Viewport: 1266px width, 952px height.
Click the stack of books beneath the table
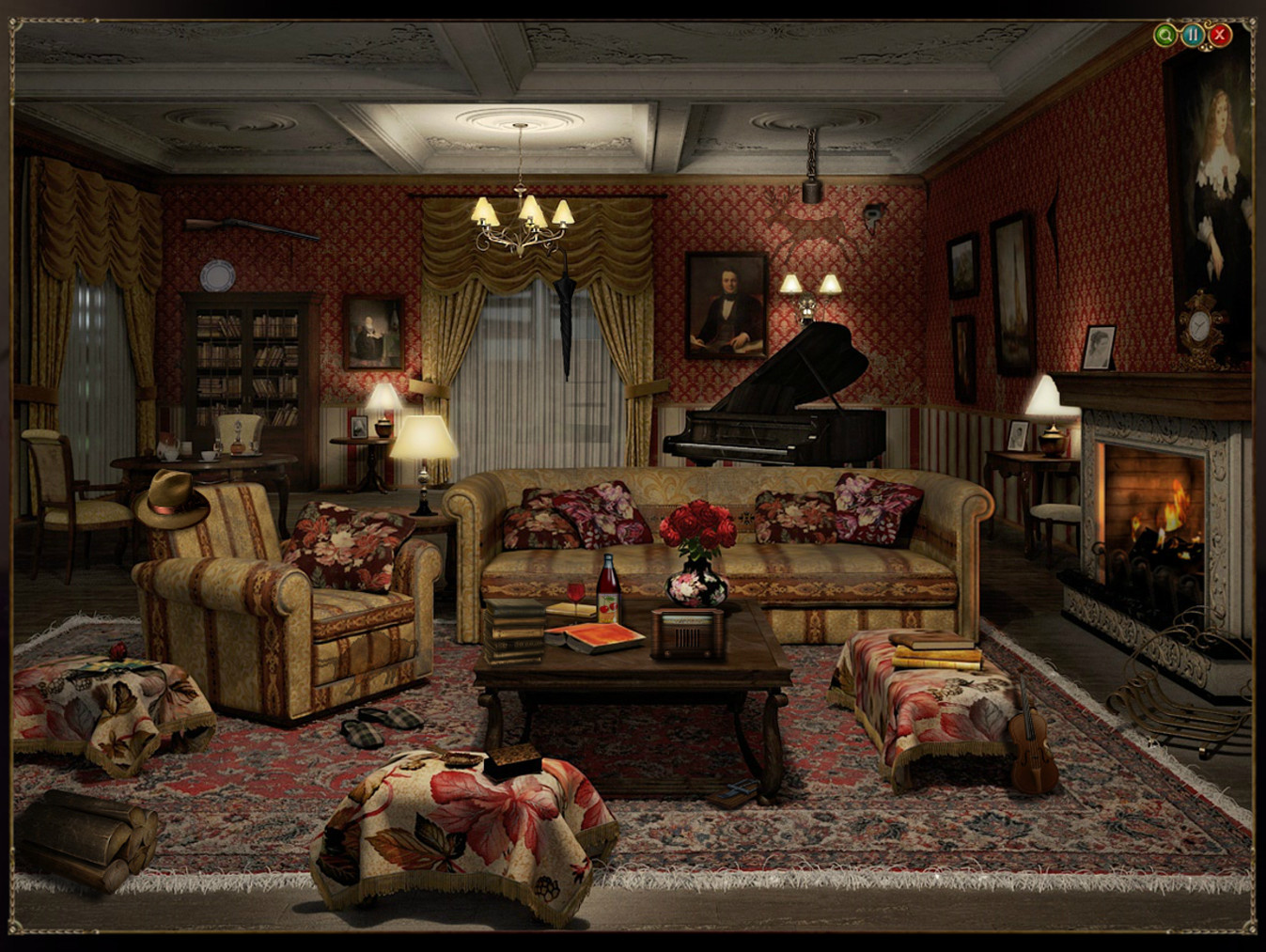coord(515,630)
